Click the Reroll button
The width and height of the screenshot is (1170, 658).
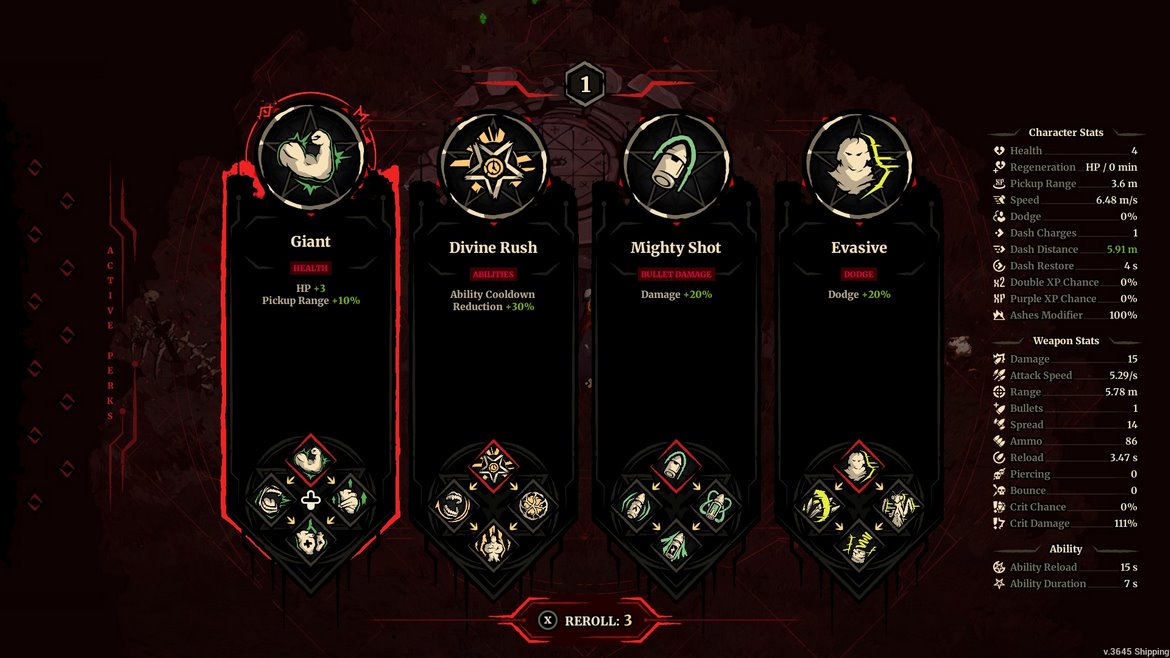(585, 620)
